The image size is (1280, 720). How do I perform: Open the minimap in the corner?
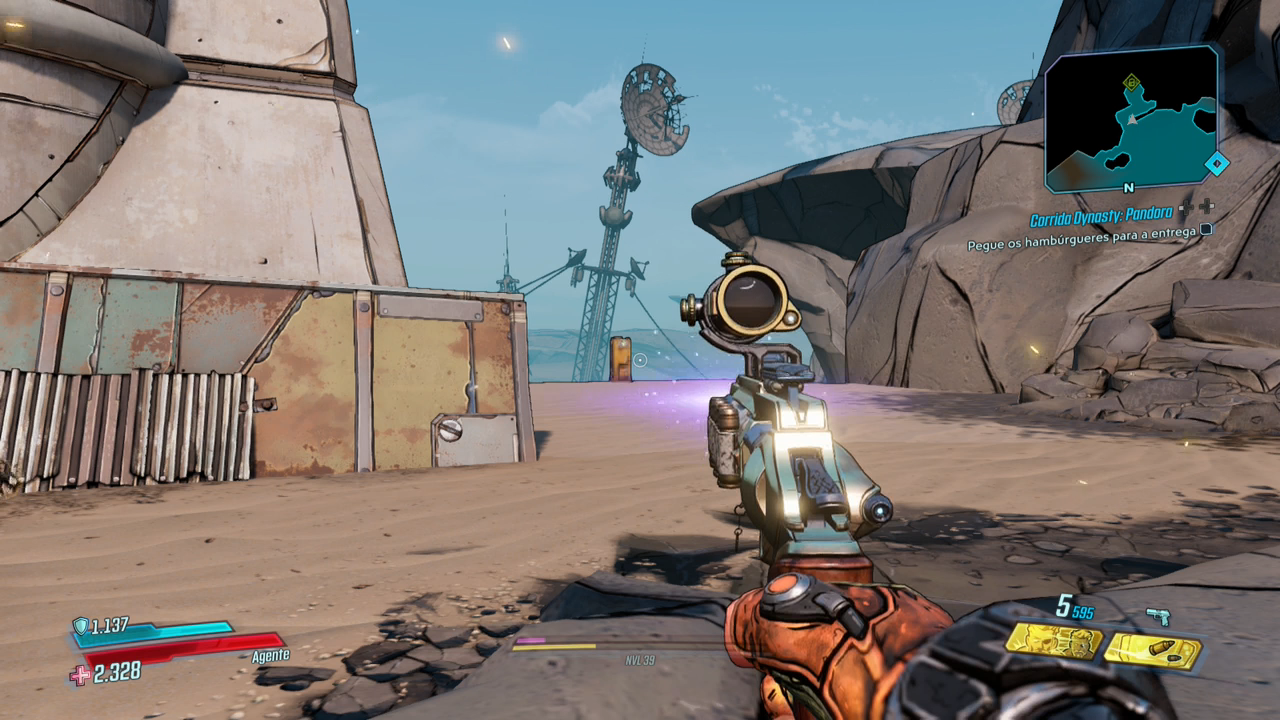click(x=1131, y=120)
